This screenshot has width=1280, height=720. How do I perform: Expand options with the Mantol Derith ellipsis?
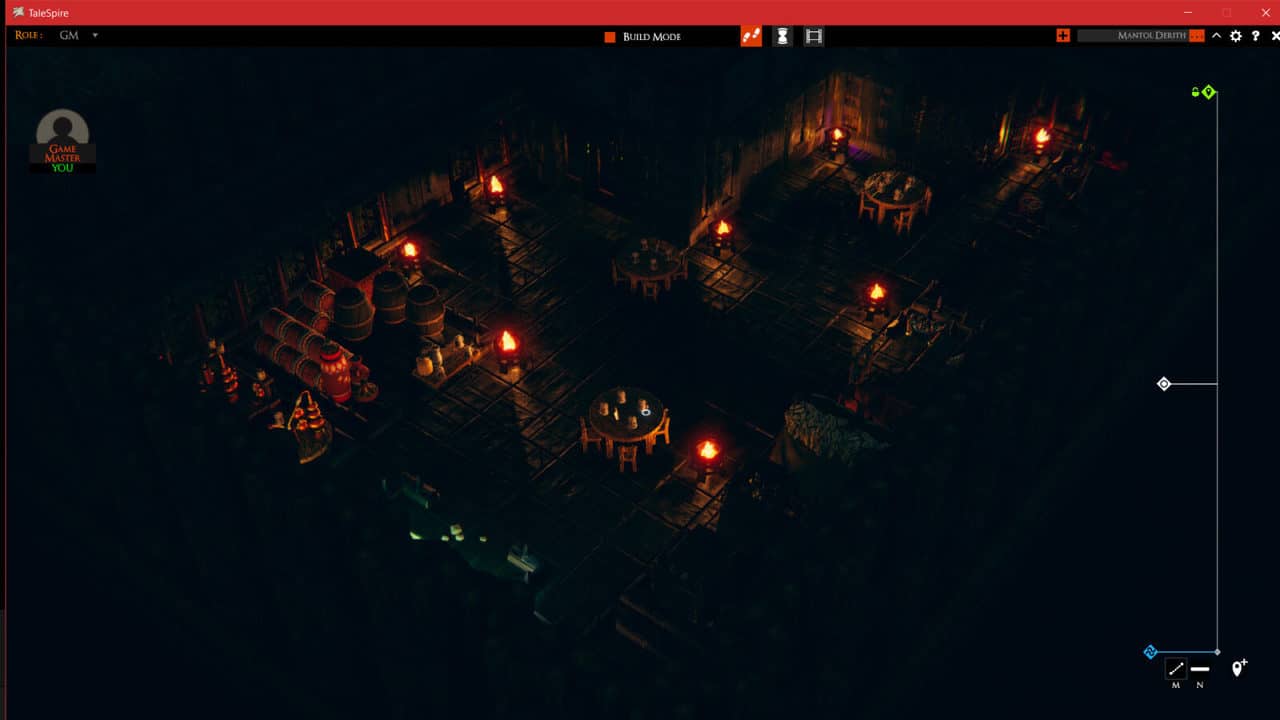(x=1196, y=36)
